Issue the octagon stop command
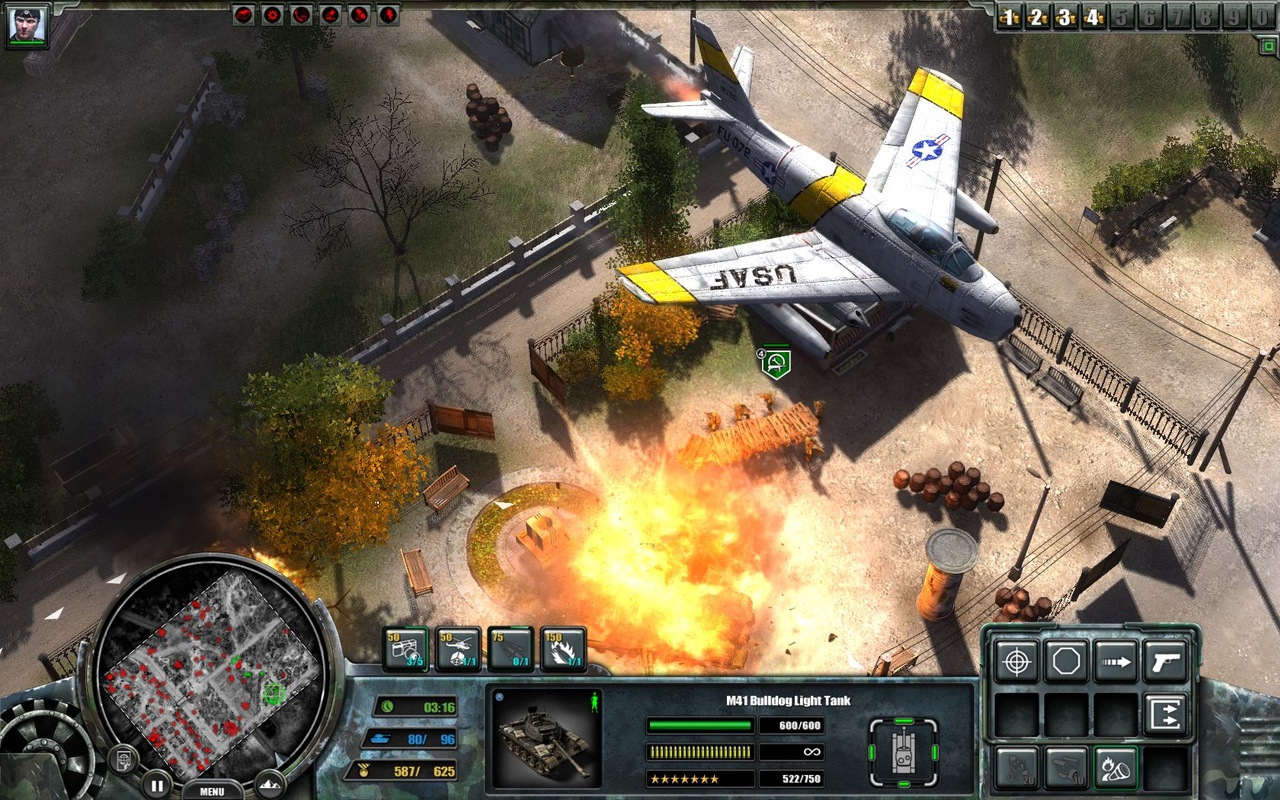 coord(1066,662)
